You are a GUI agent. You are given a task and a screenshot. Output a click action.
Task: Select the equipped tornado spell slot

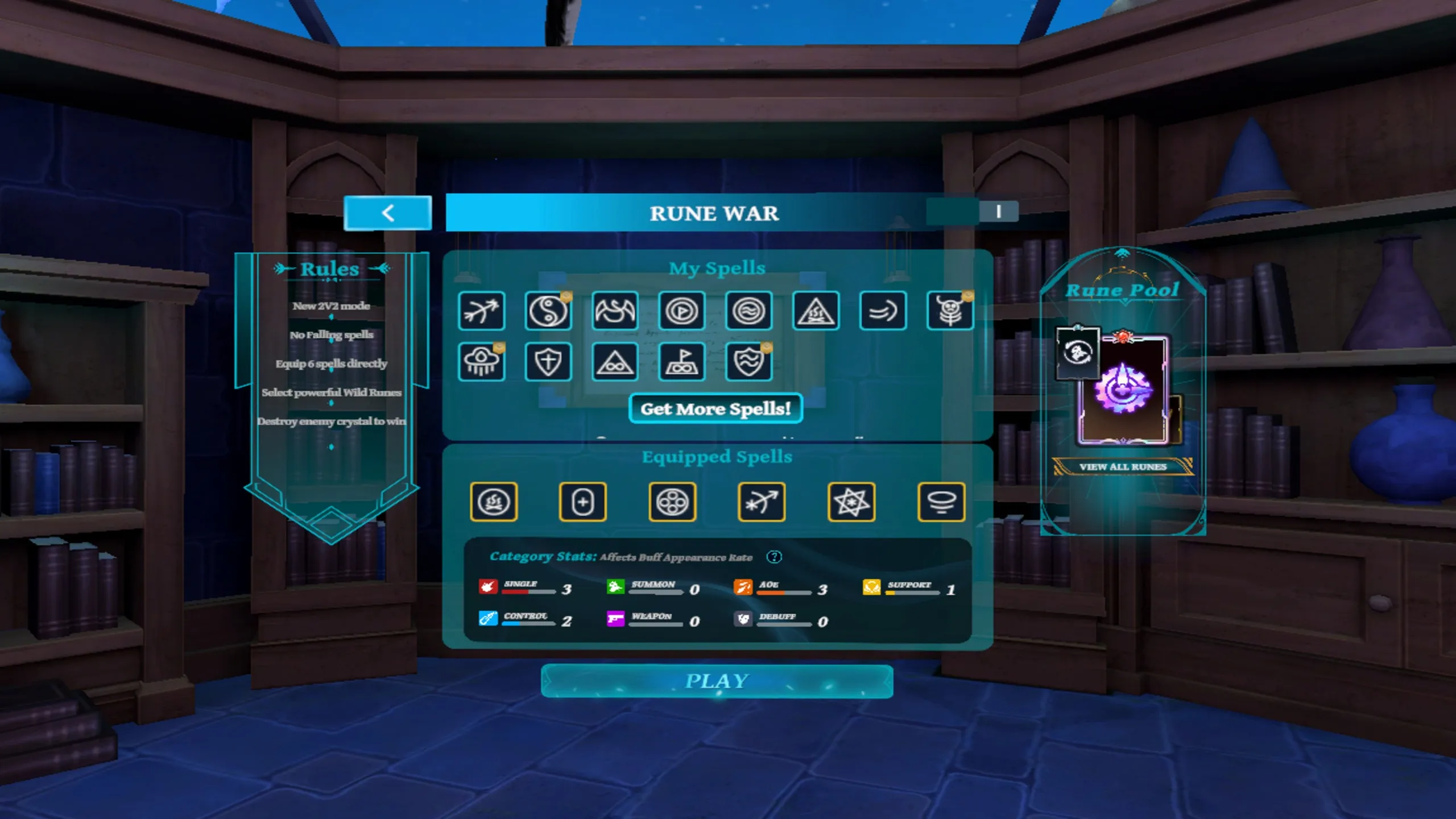click(x=941, y=502)
